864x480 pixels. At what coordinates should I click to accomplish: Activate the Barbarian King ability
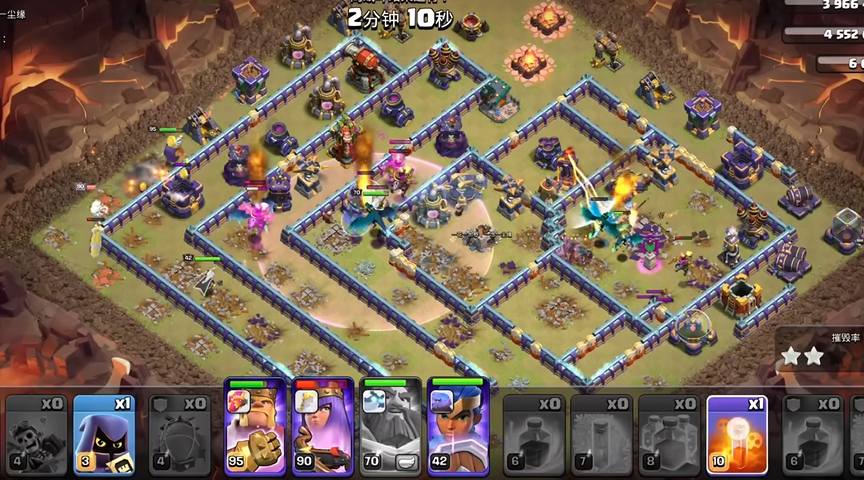point(254,425)
